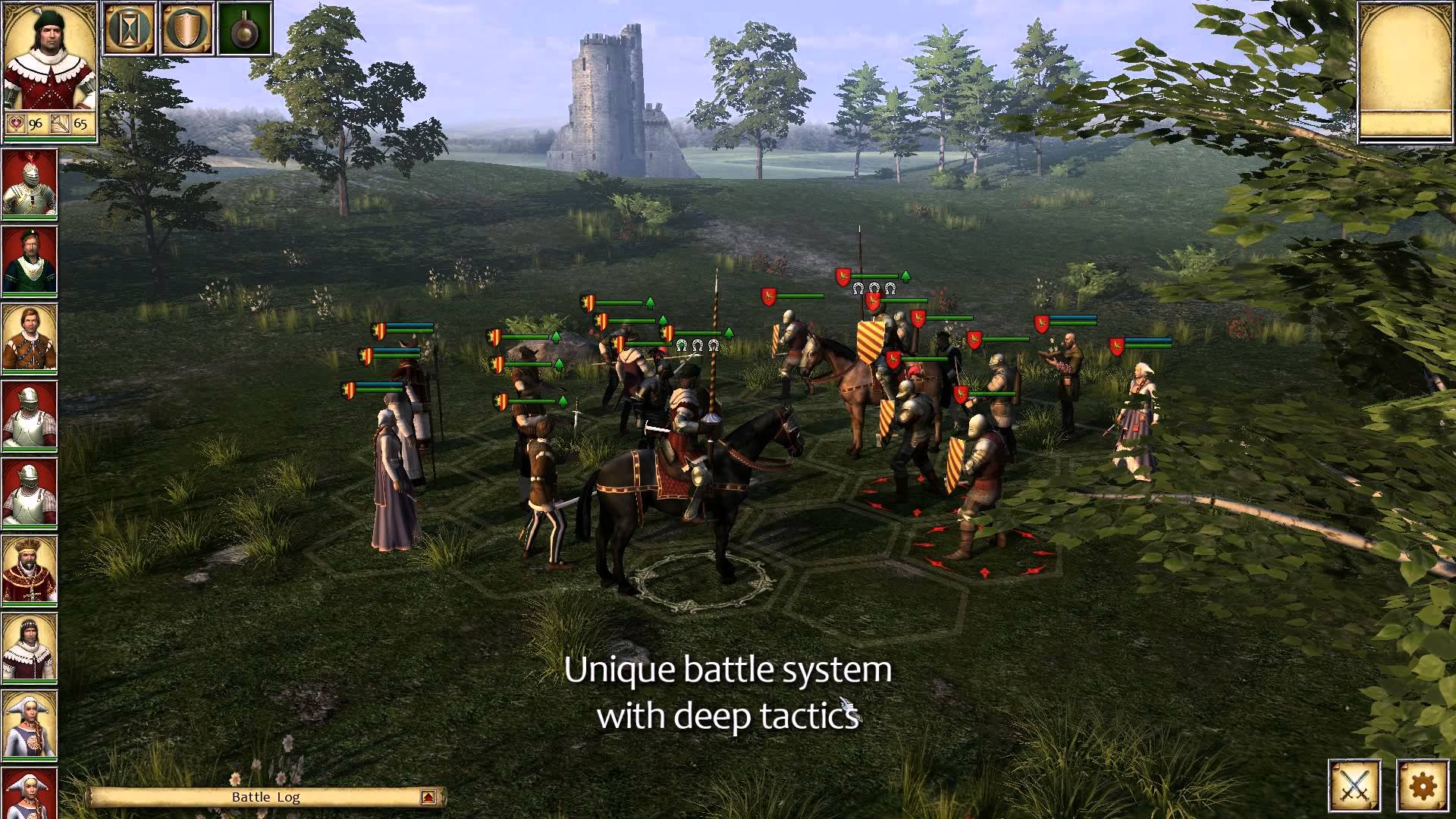The width and height of the screenshot is (1456, 819).
Task: Select the crowned king portrait
Action: pos(30,570)
